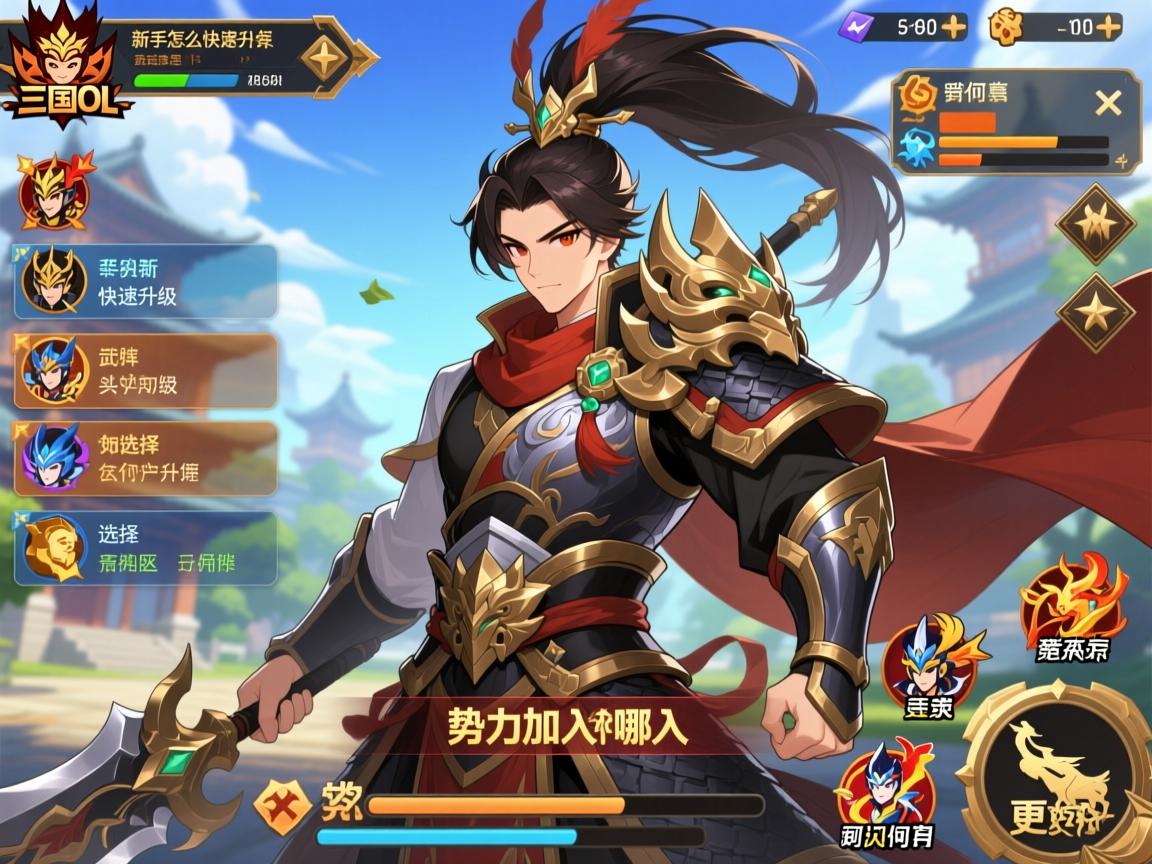The width and height of the screenshot is (1152, 864).
Task: Open the 选择 entry with gold profile icon
Action: (x=146, y=548)
